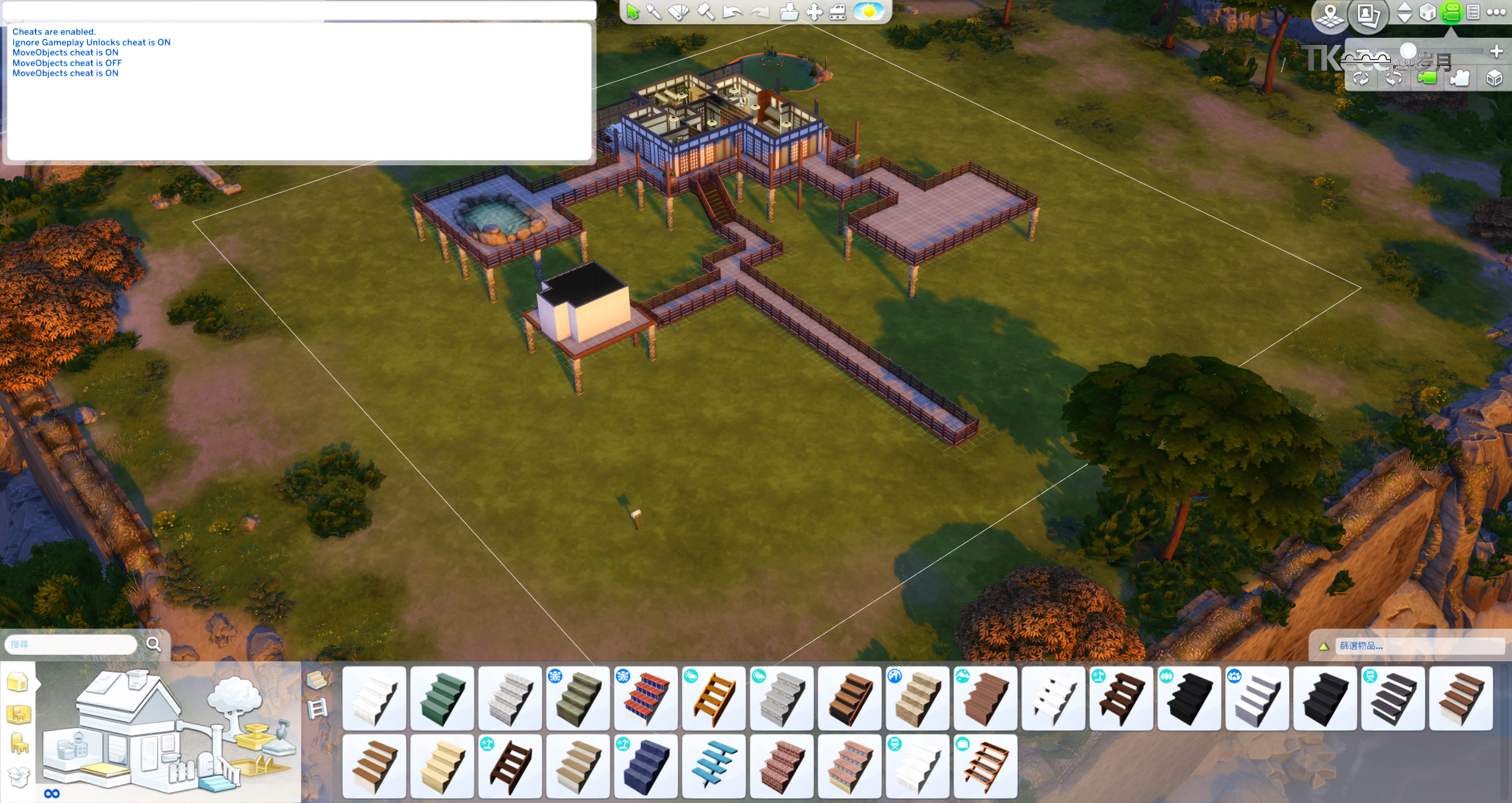Select the green arrow pointer tool
Screen dimensions: 1512x803
pos(633,12)
